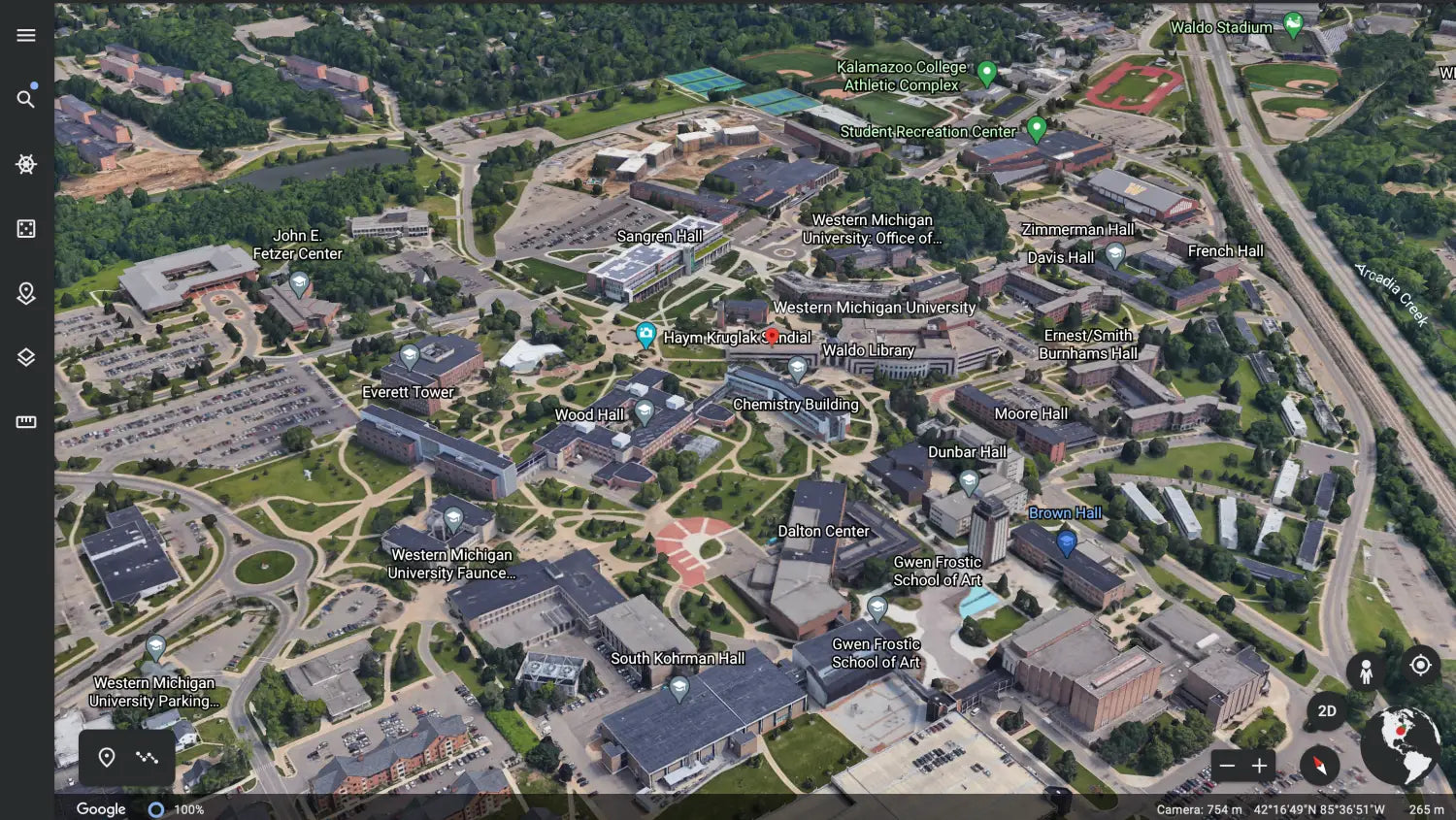Open the search magnifier tool
Viewport: 1456px width, 820px height.
pyautogui.click(x=26, y=99)
